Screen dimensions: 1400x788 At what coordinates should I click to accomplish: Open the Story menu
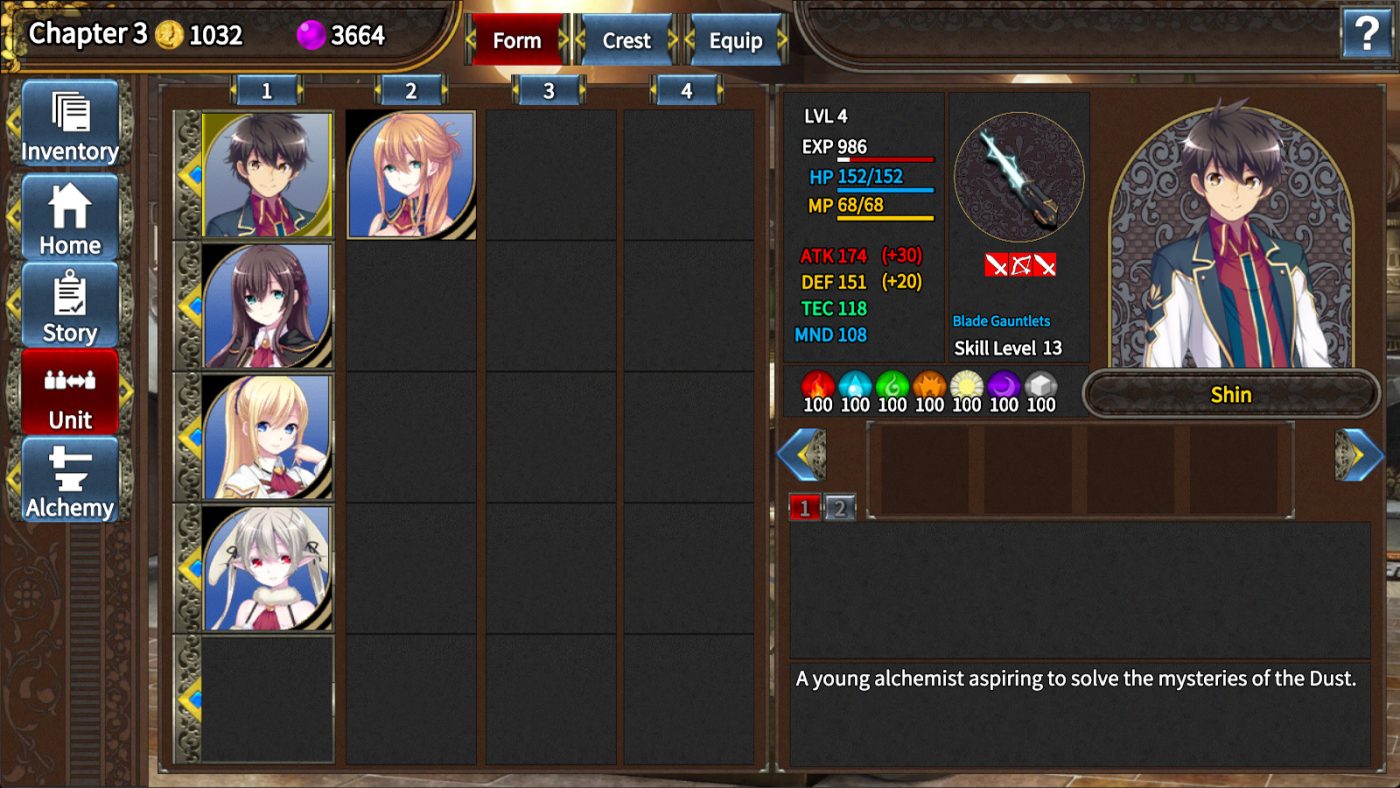68,305
